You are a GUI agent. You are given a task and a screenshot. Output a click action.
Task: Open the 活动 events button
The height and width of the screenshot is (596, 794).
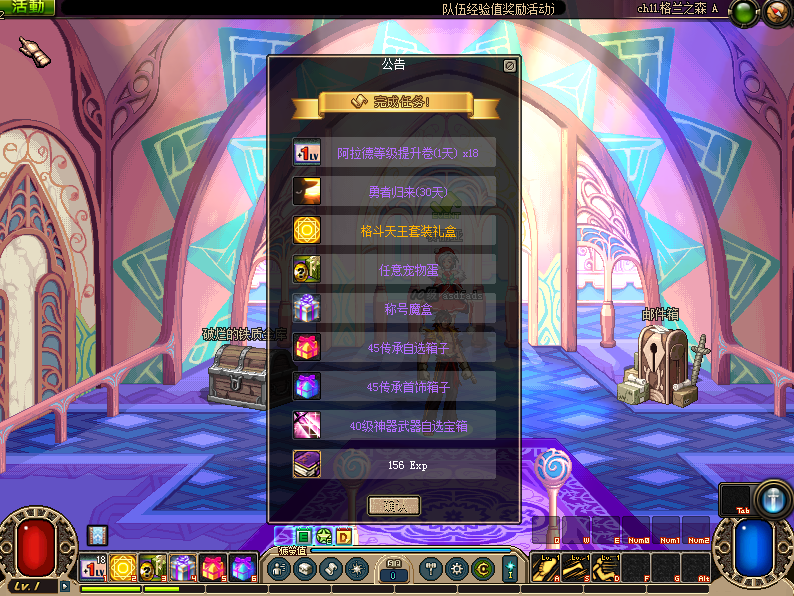(x=27, y=8)
